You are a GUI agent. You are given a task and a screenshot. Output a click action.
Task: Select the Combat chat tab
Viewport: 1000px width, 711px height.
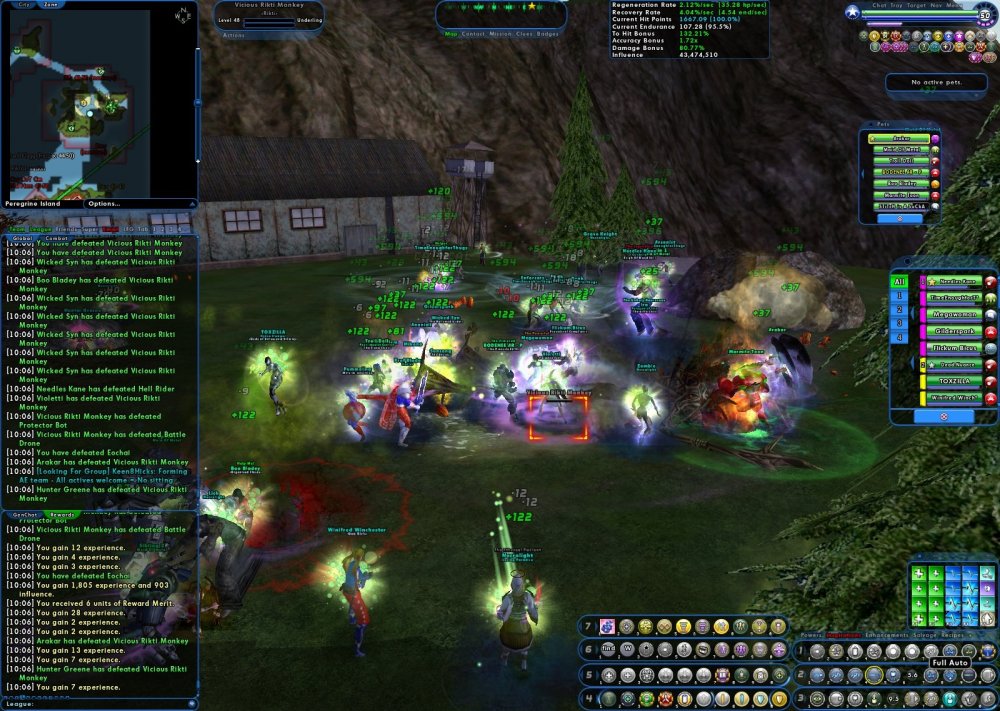pyautogui.click(x=56, y=238)
